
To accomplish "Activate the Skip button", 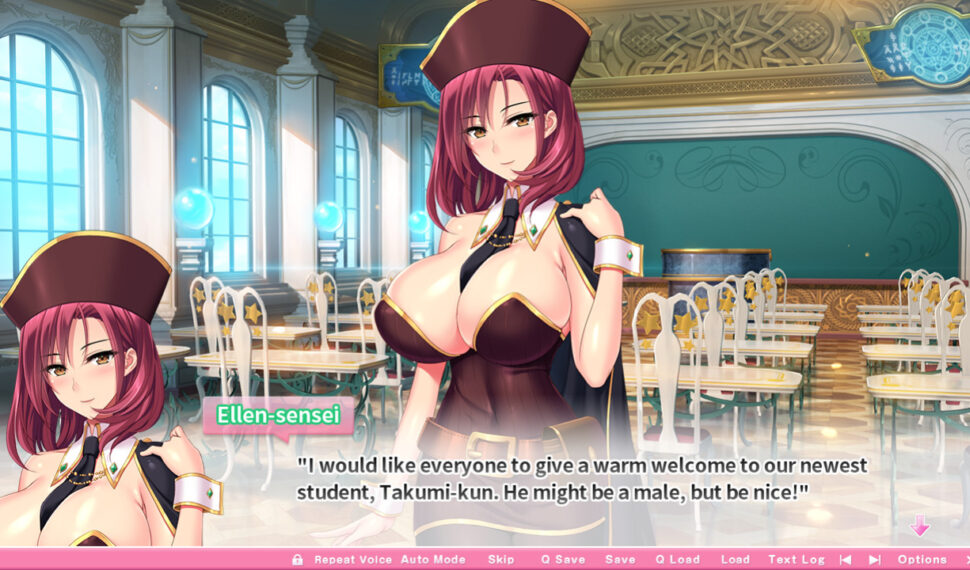I will coord(501,560).
